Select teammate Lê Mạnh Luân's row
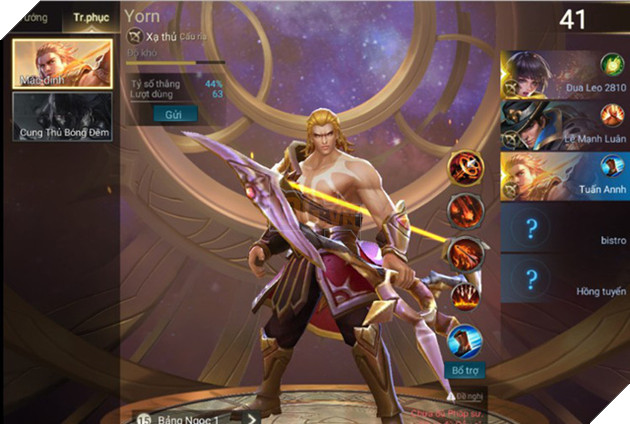The height and width of the screenshot is (424, 630). (x=565, y=126)
